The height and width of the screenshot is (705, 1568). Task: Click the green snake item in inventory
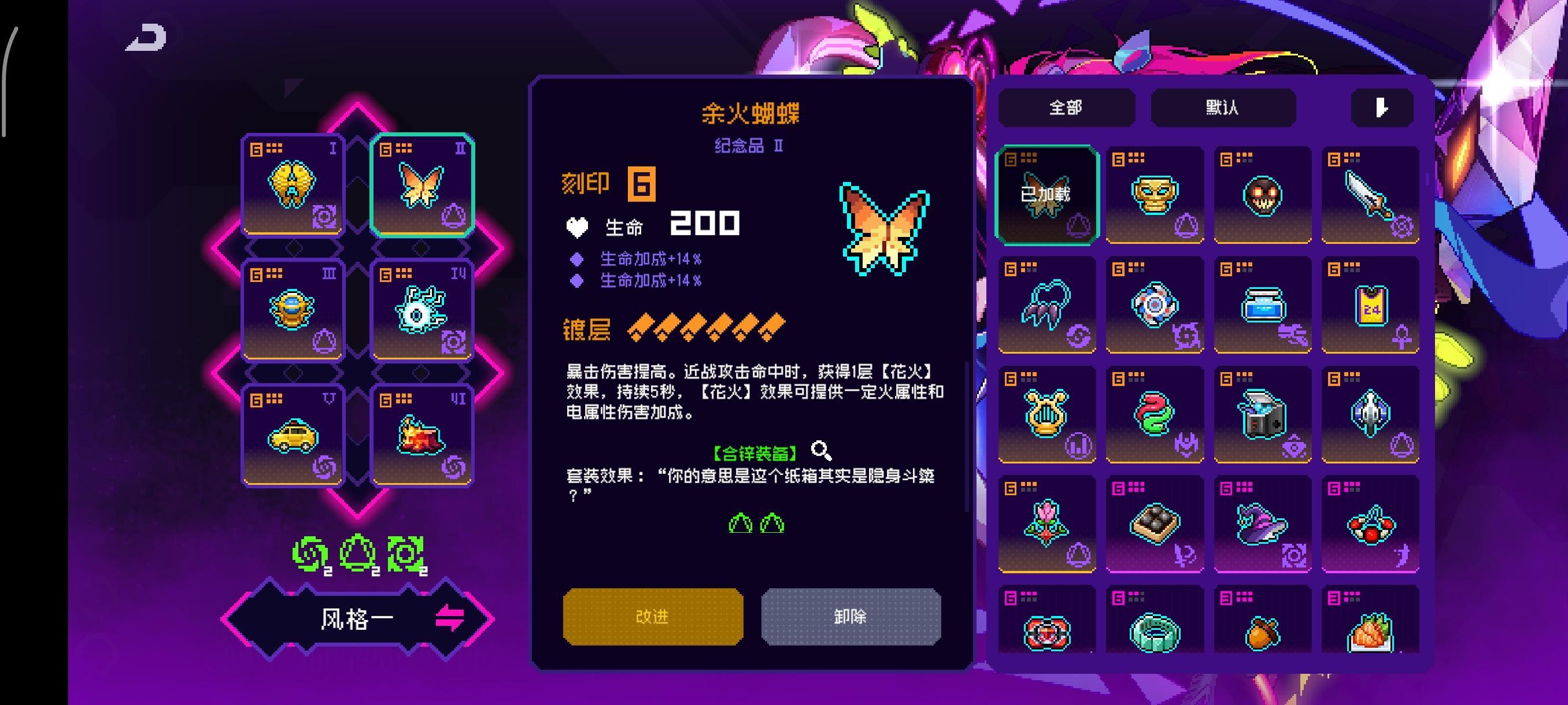pyautogui.click(x=1155, y=414)
